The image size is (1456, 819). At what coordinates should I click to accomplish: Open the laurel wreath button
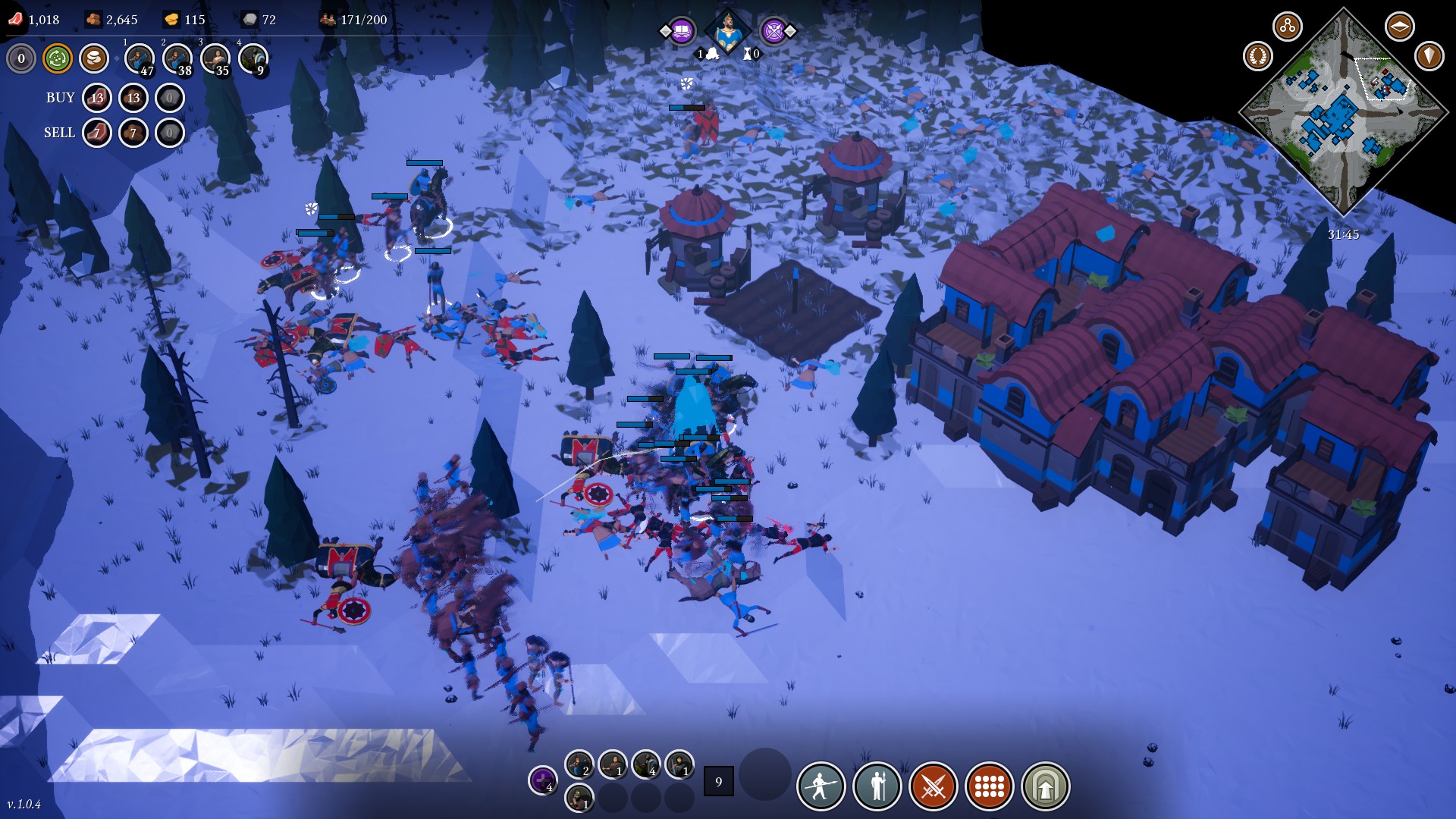(1258, 56)
